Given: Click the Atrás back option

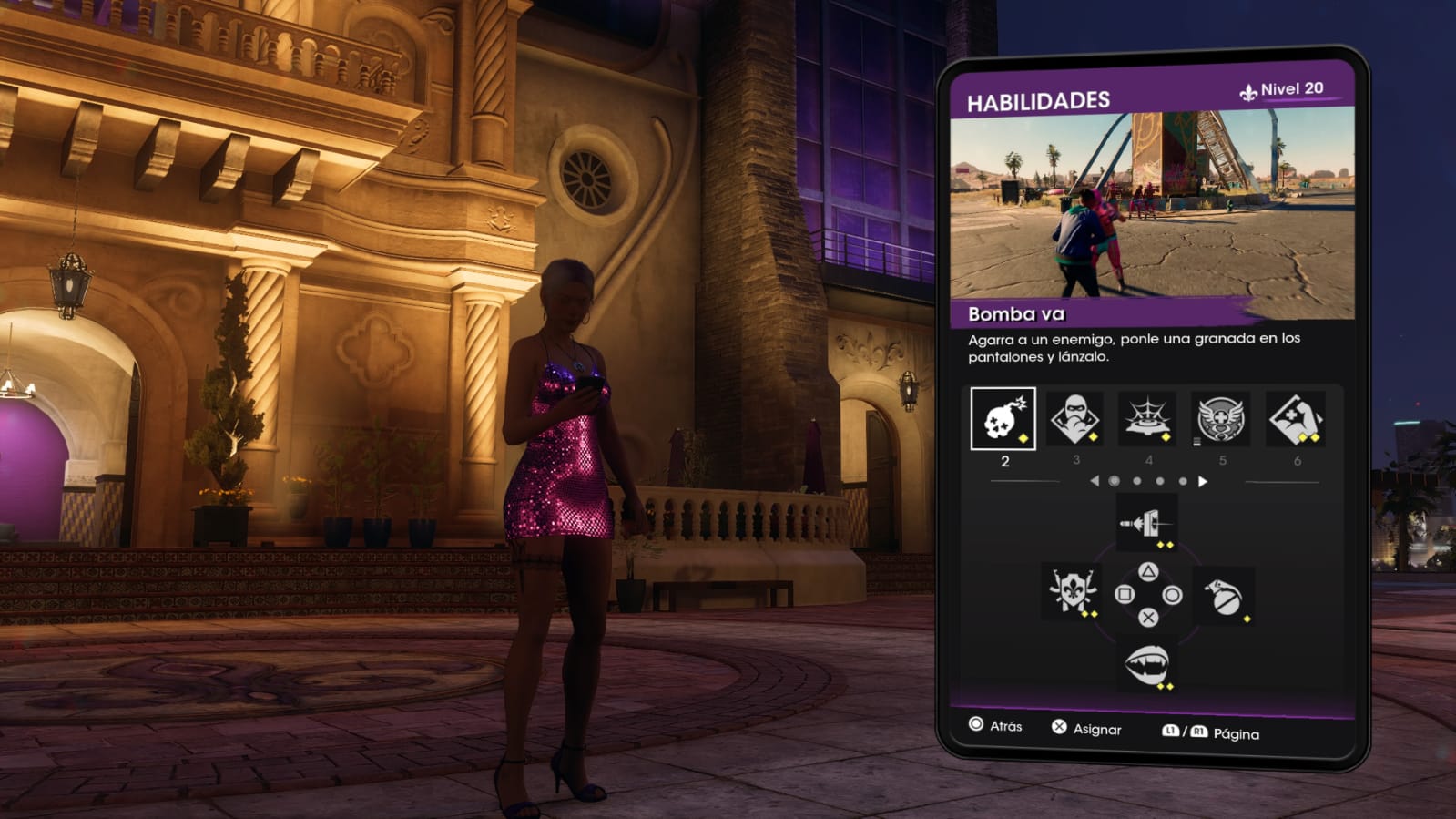Looking at the screenshot, I should click(x=995, y=725).
